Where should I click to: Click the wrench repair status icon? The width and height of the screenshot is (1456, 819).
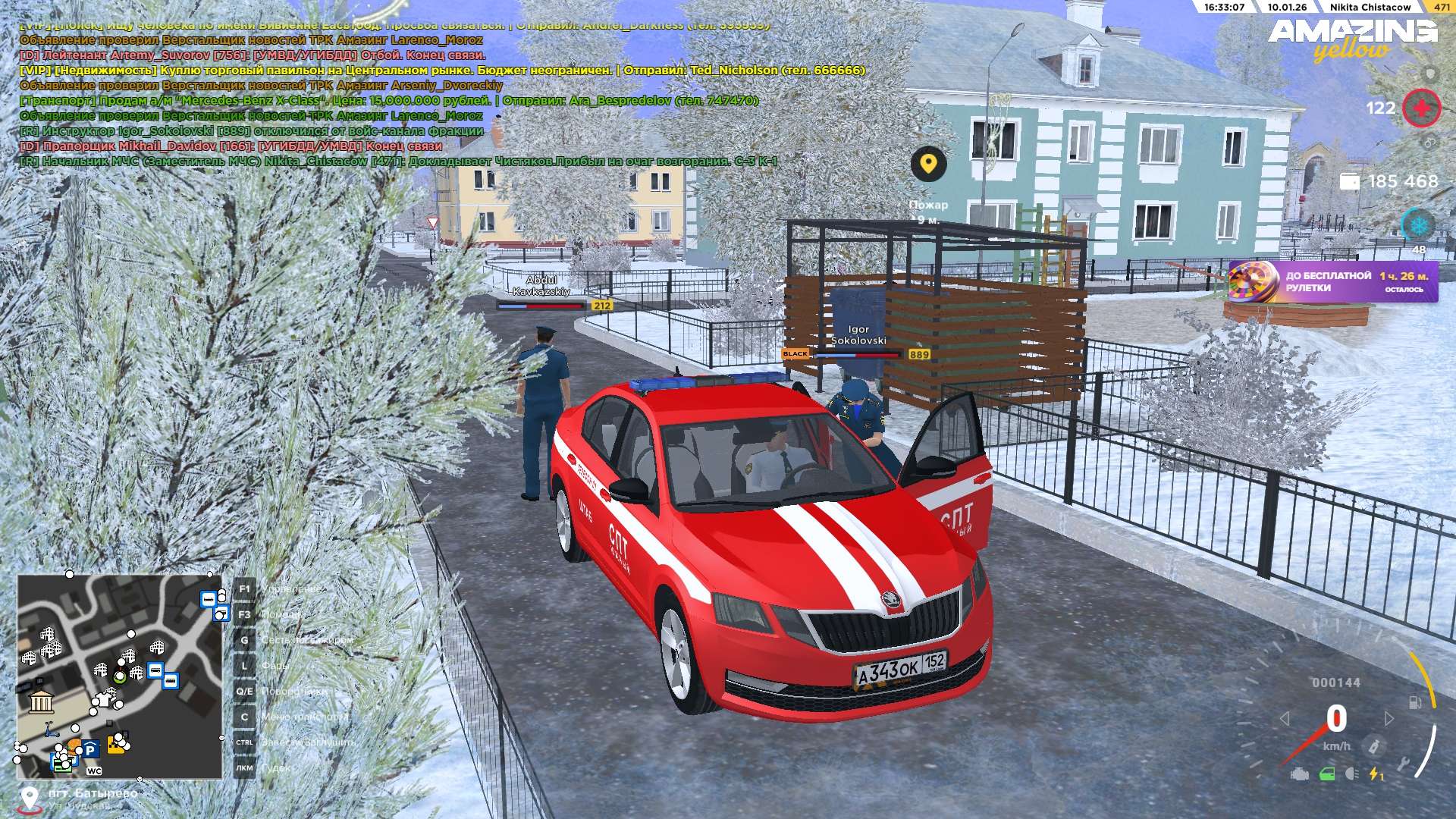click(x=1403, y=762)
